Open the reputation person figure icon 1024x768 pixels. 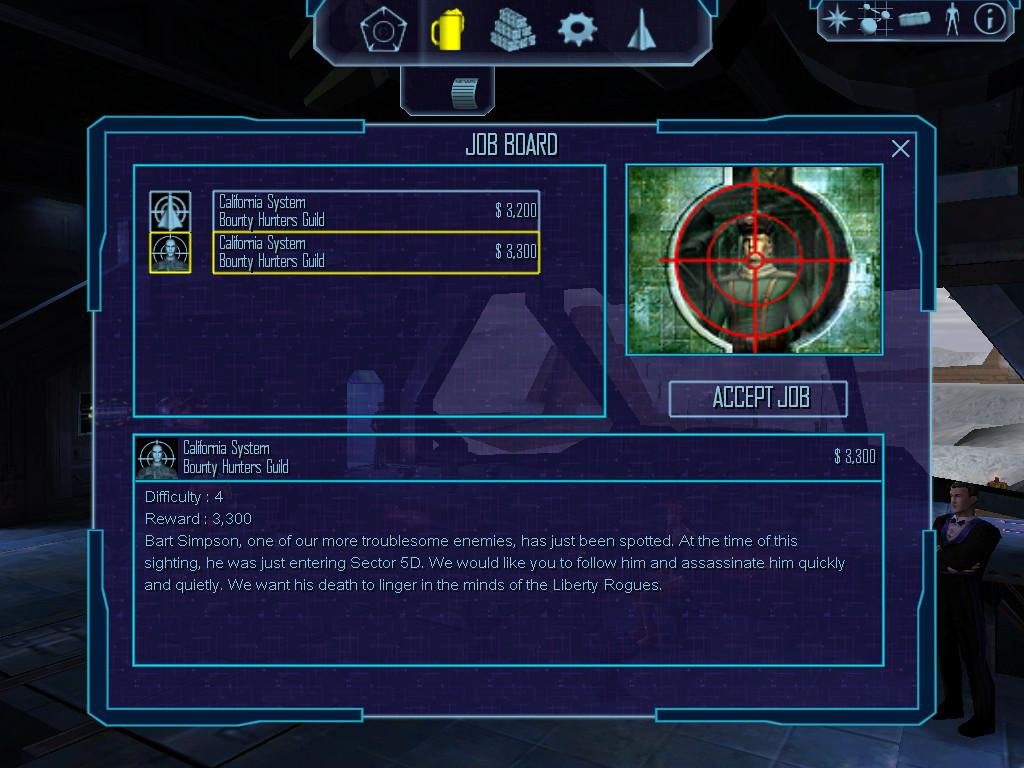[951, 19]
